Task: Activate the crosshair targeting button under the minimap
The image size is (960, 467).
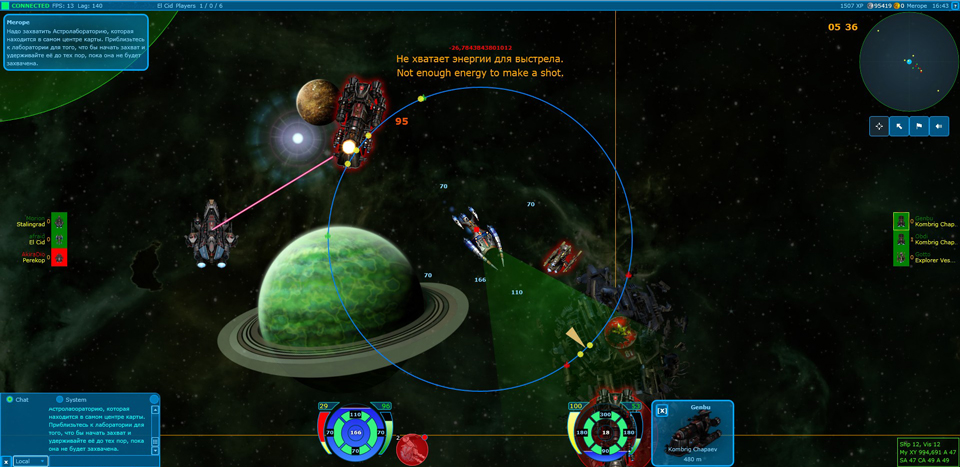Action: click(879, 126)
